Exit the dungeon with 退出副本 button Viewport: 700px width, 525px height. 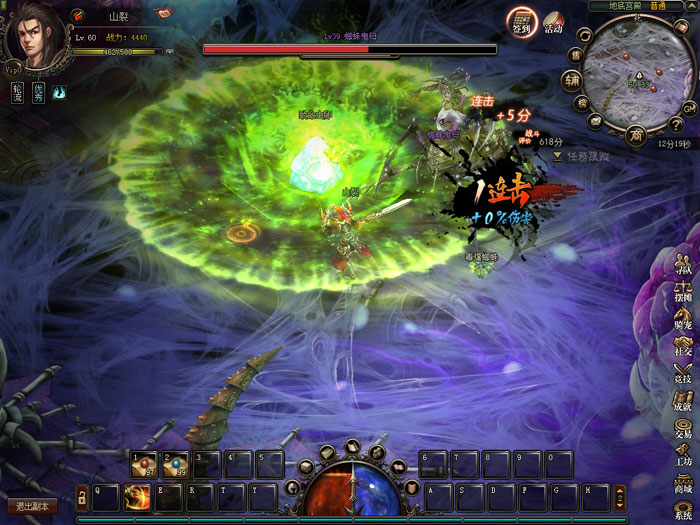[31, 506]
